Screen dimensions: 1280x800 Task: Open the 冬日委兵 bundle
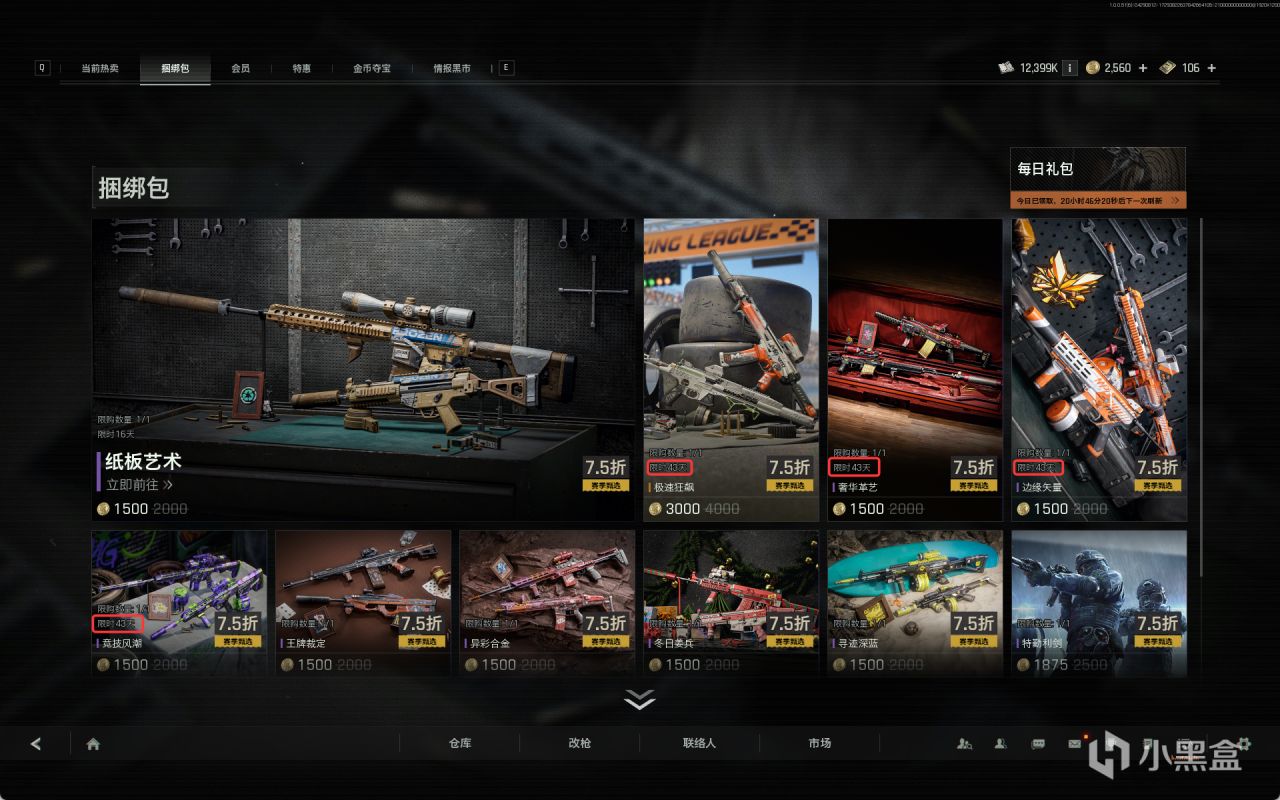[731, 601]
